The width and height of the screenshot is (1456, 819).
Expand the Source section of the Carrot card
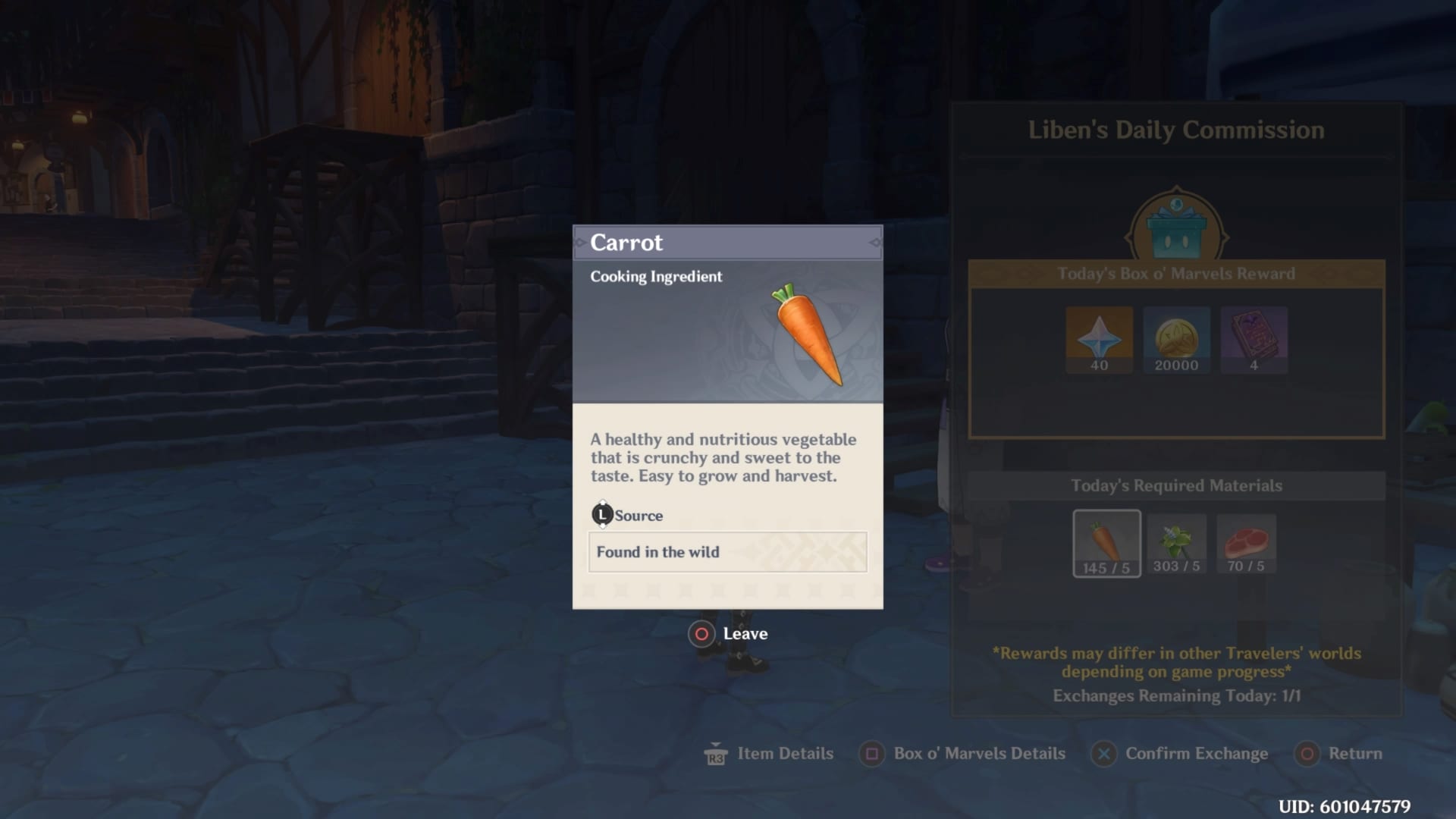[629, 515]
